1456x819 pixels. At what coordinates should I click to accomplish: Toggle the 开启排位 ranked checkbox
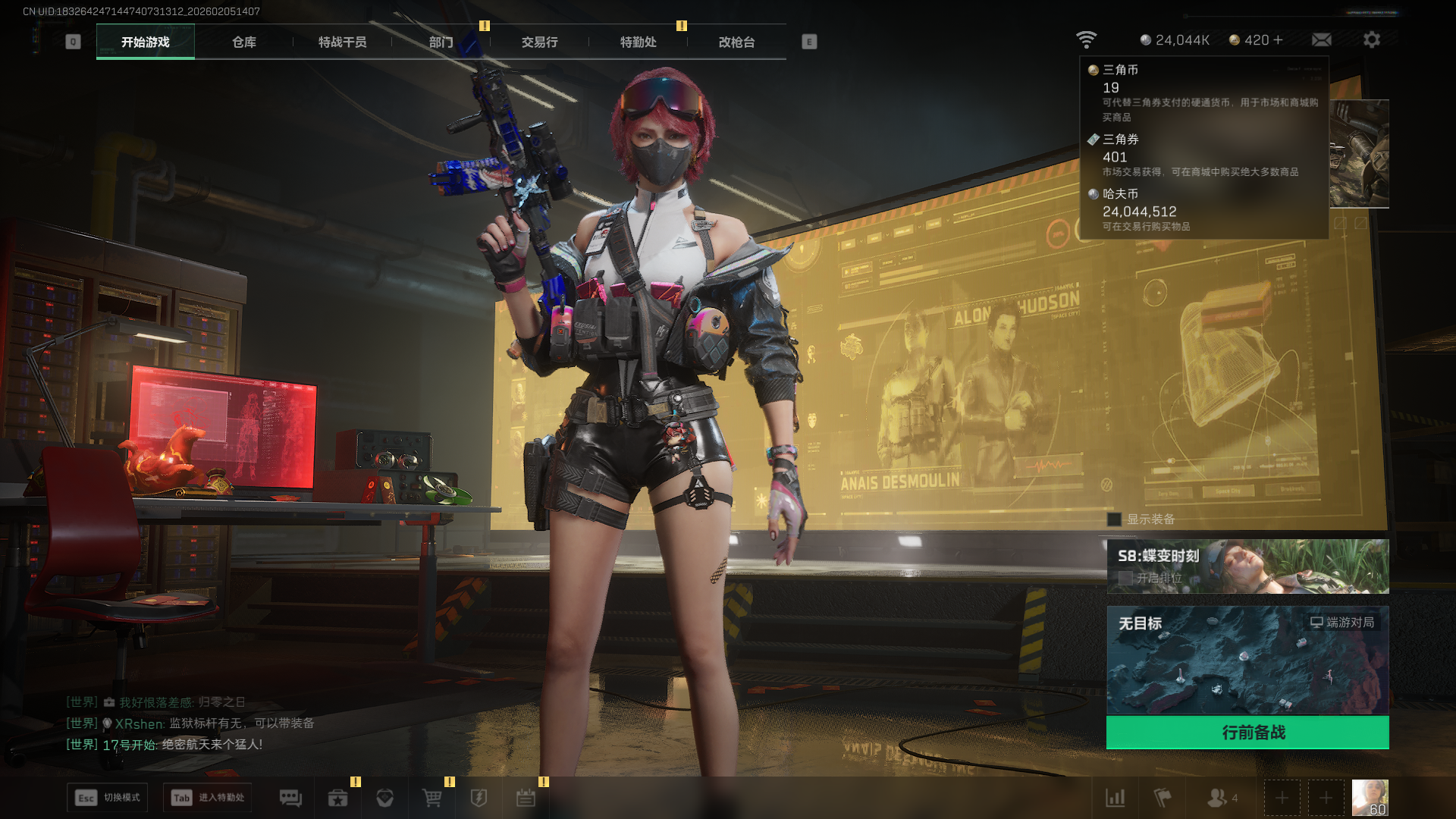click(x=1125, y=578)
